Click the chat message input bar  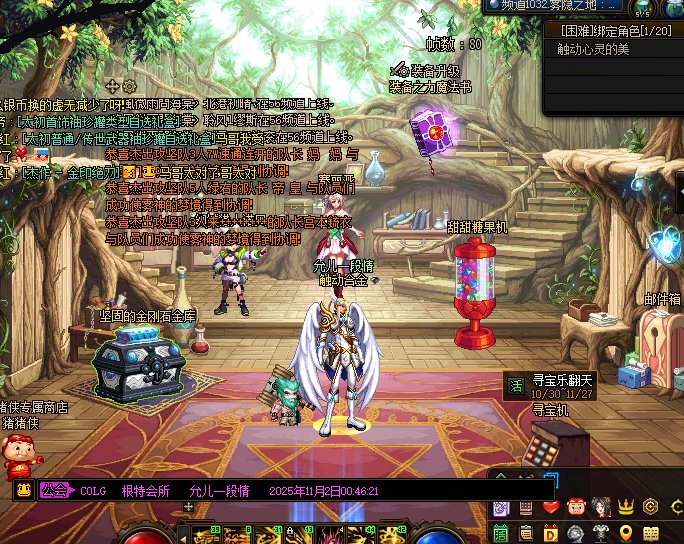click(300, 490)
